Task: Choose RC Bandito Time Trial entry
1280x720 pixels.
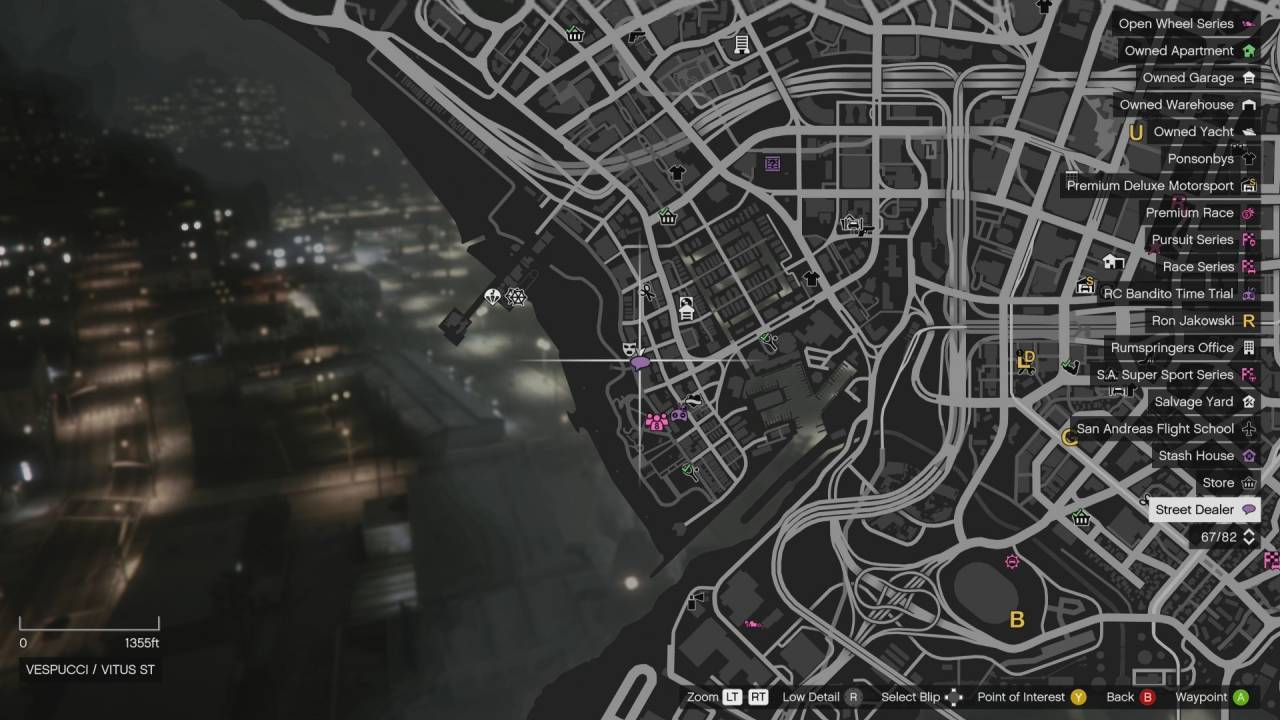Action: point(1178,294)
